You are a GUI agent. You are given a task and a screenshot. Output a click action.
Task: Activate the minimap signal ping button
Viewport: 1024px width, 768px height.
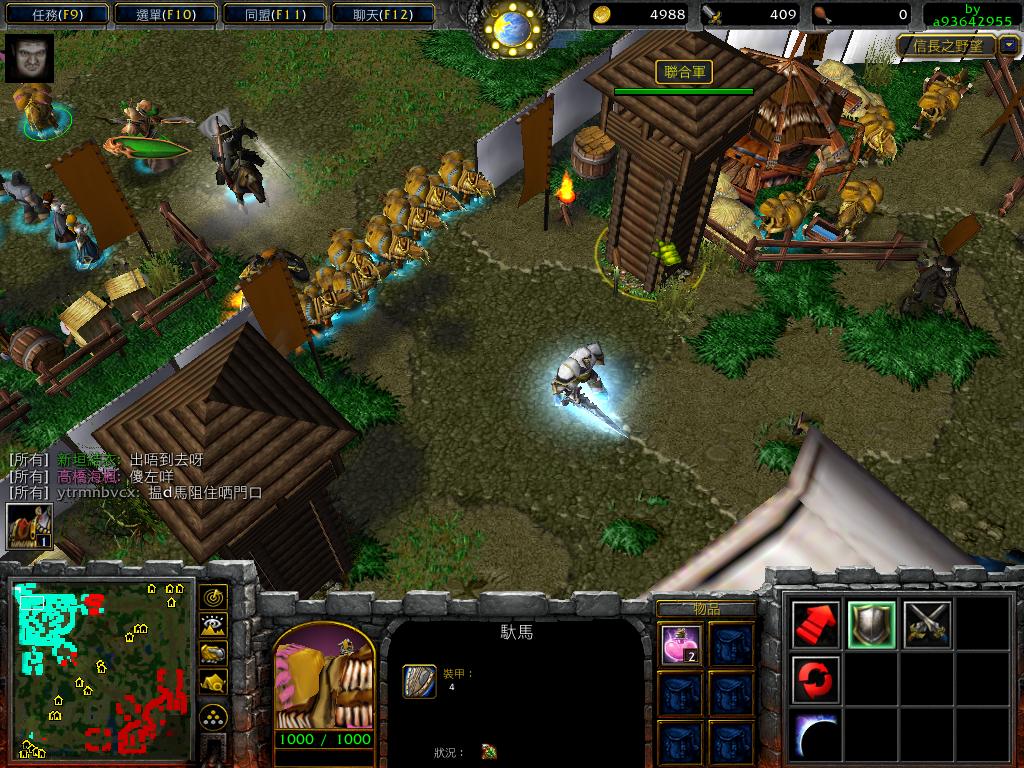click(x=213, y=597)
